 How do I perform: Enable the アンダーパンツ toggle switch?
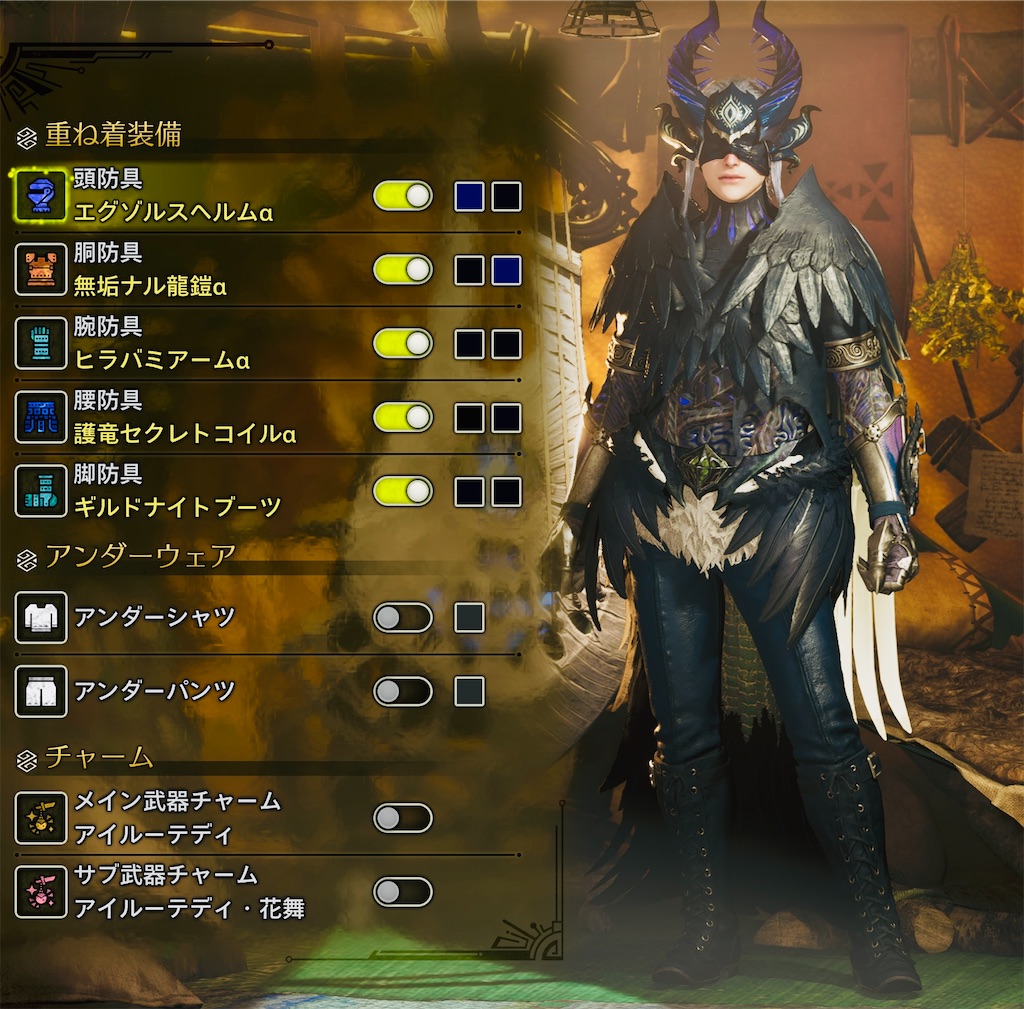[x=402, y=691]
